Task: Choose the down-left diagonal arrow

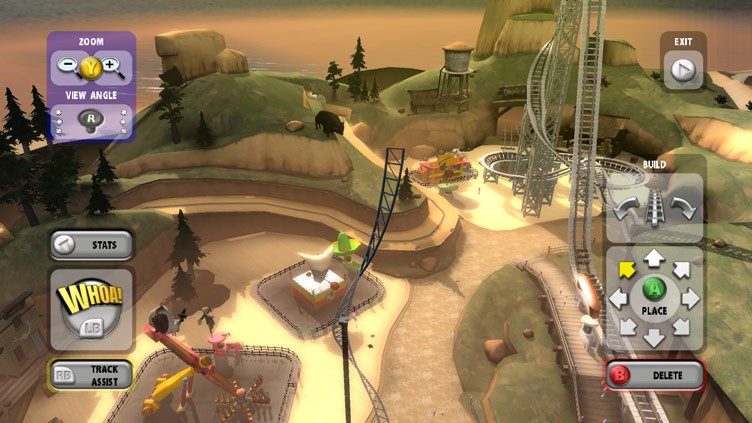Action: click(x=627, y=327)
